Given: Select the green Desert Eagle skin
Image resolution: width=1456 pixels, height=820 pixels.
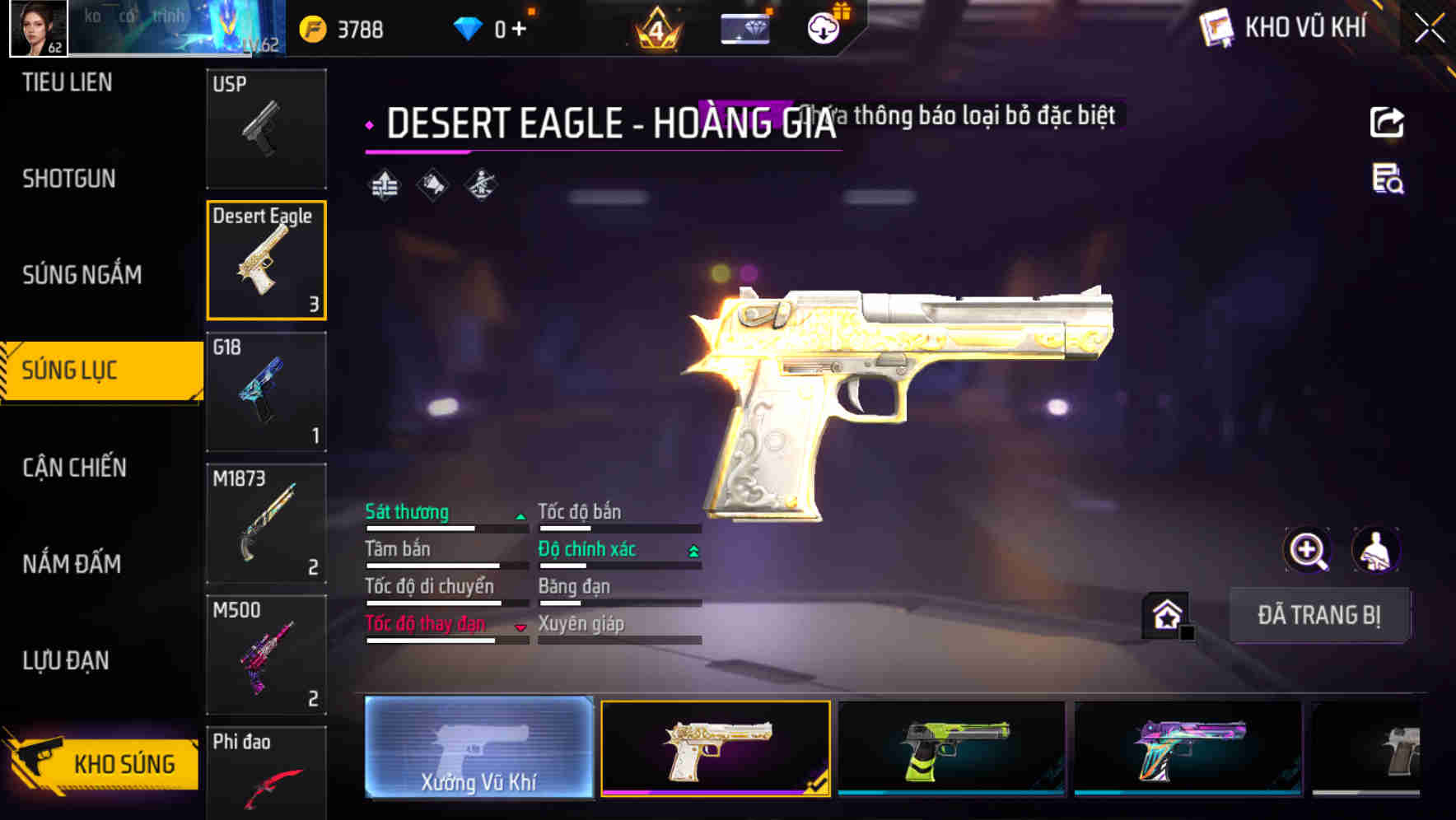Looking at the screenshot, I should [951, 748].
